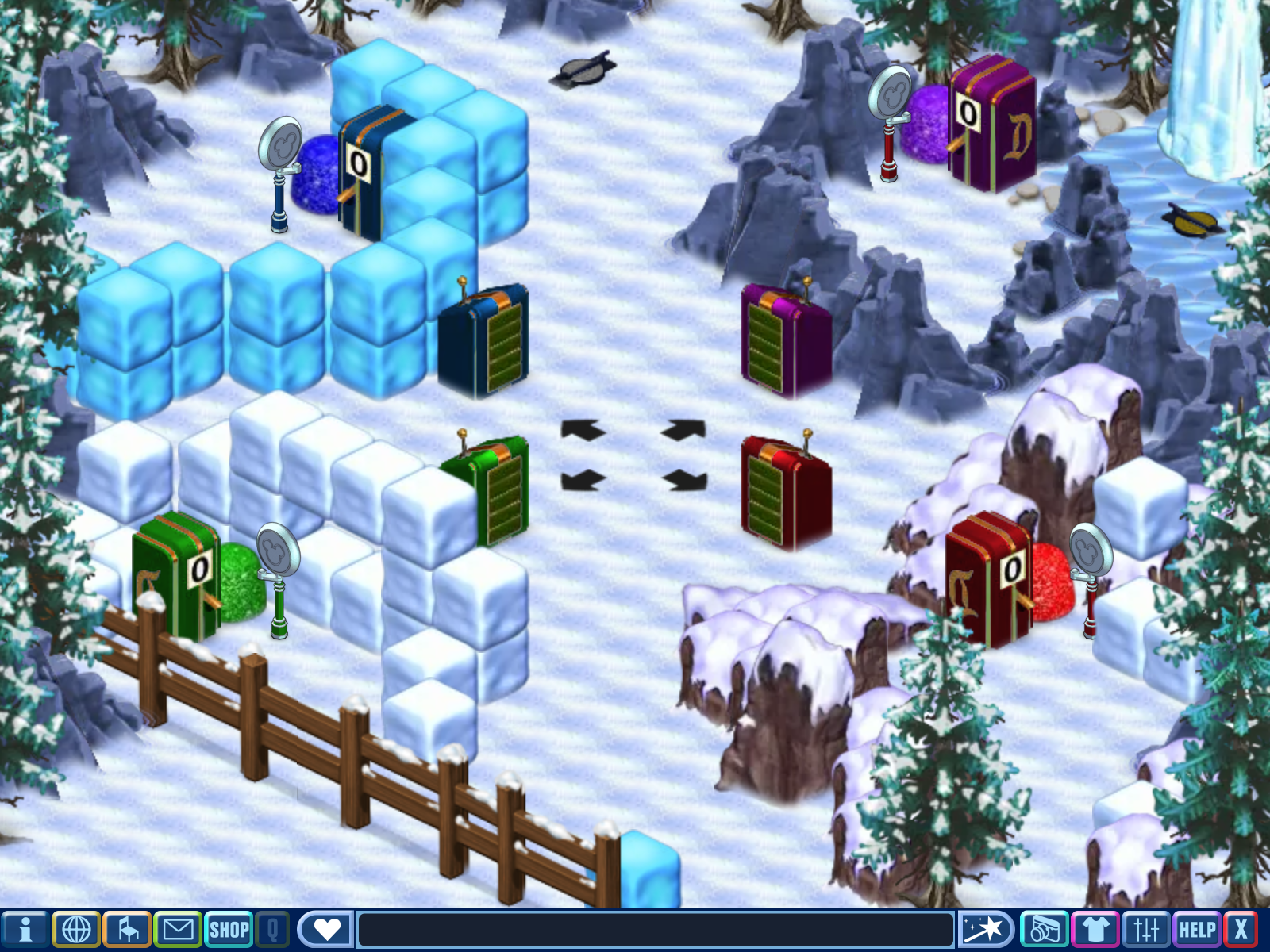The width and height of the screenshot is (1270, 952).
Task: Click the chair room icon
Action: pyautogui.click(x=127, y=929)
